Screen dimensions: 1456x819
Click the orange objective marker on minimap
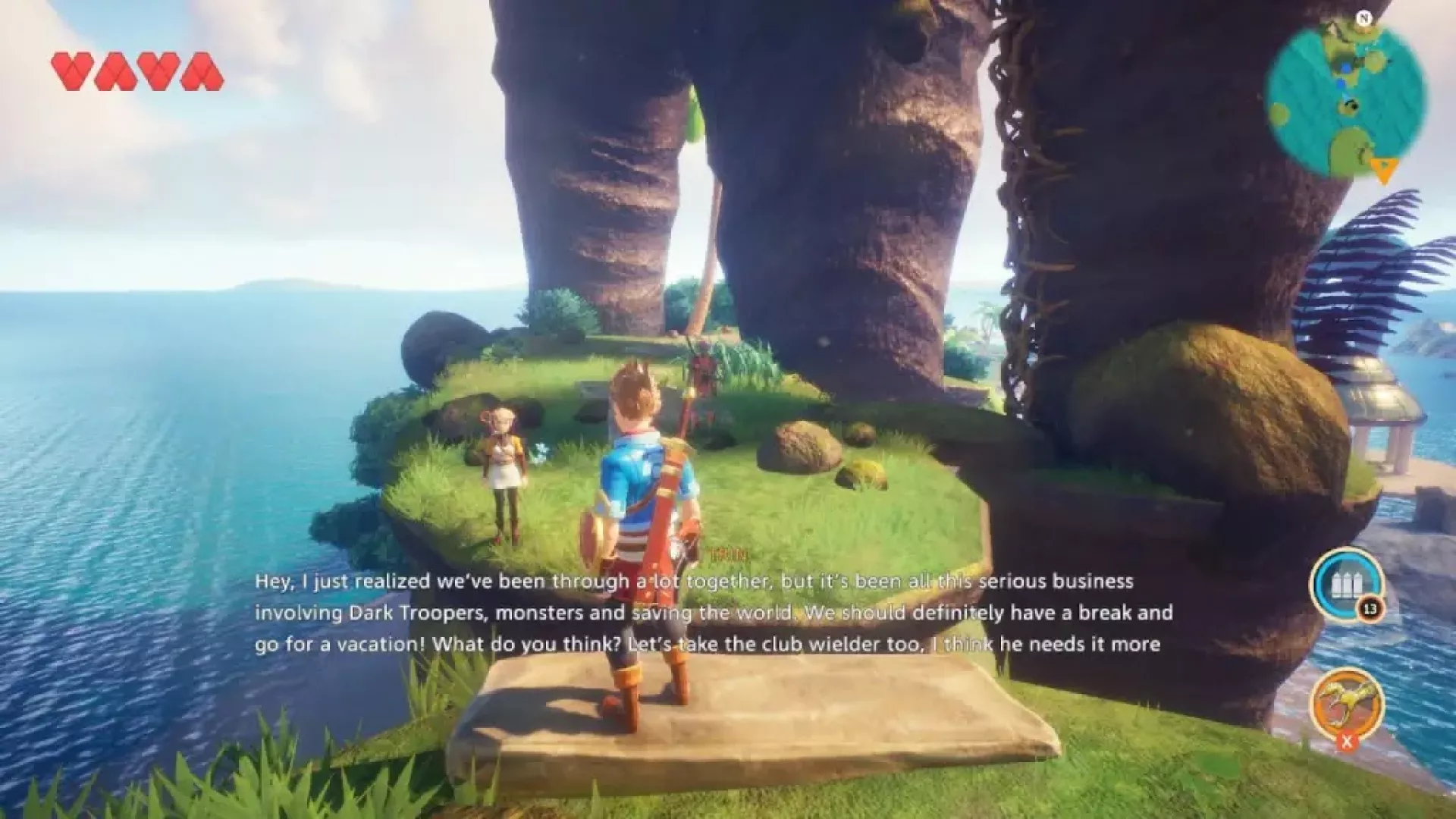1384,171
